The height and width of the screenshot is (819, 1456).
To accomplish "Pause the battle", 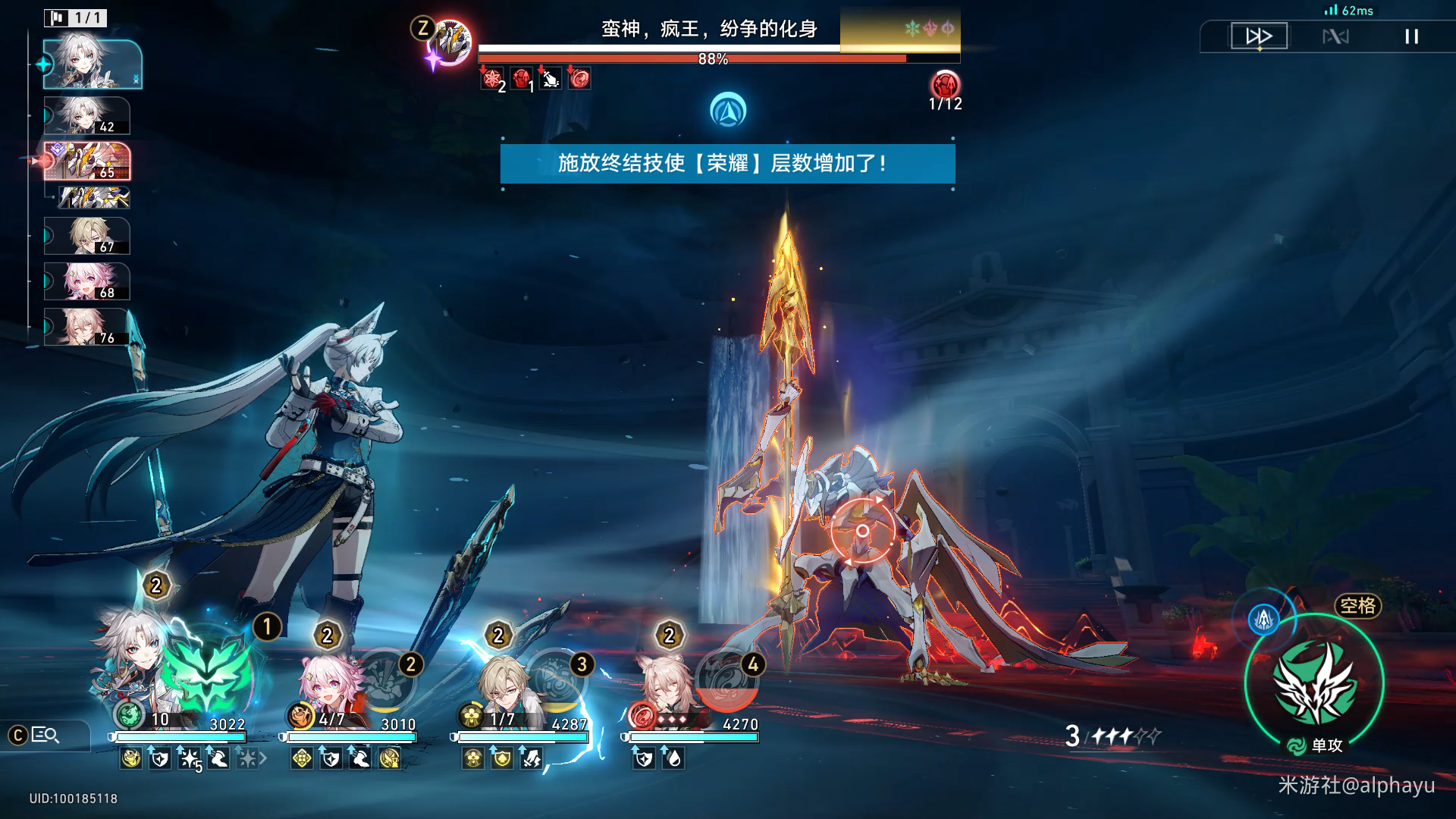I will [x=1411, y=36].
